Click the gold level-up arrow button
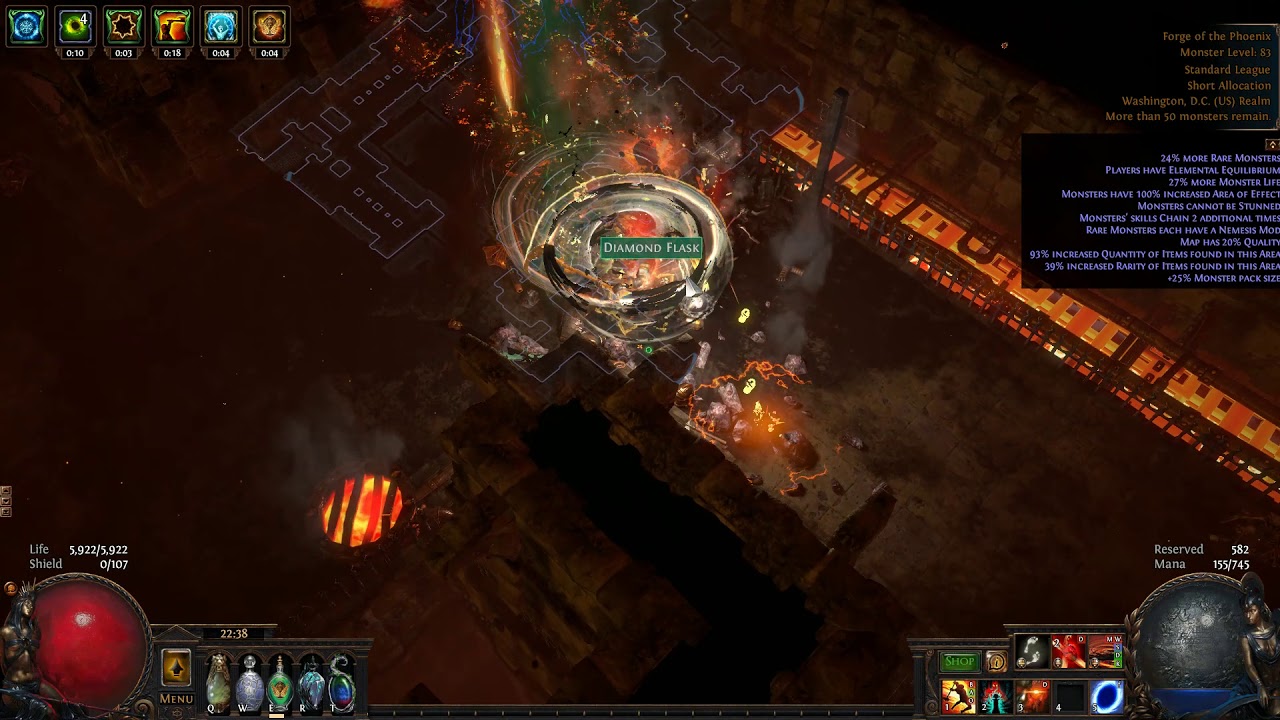1280x720 pixels. tap(176, 668)
